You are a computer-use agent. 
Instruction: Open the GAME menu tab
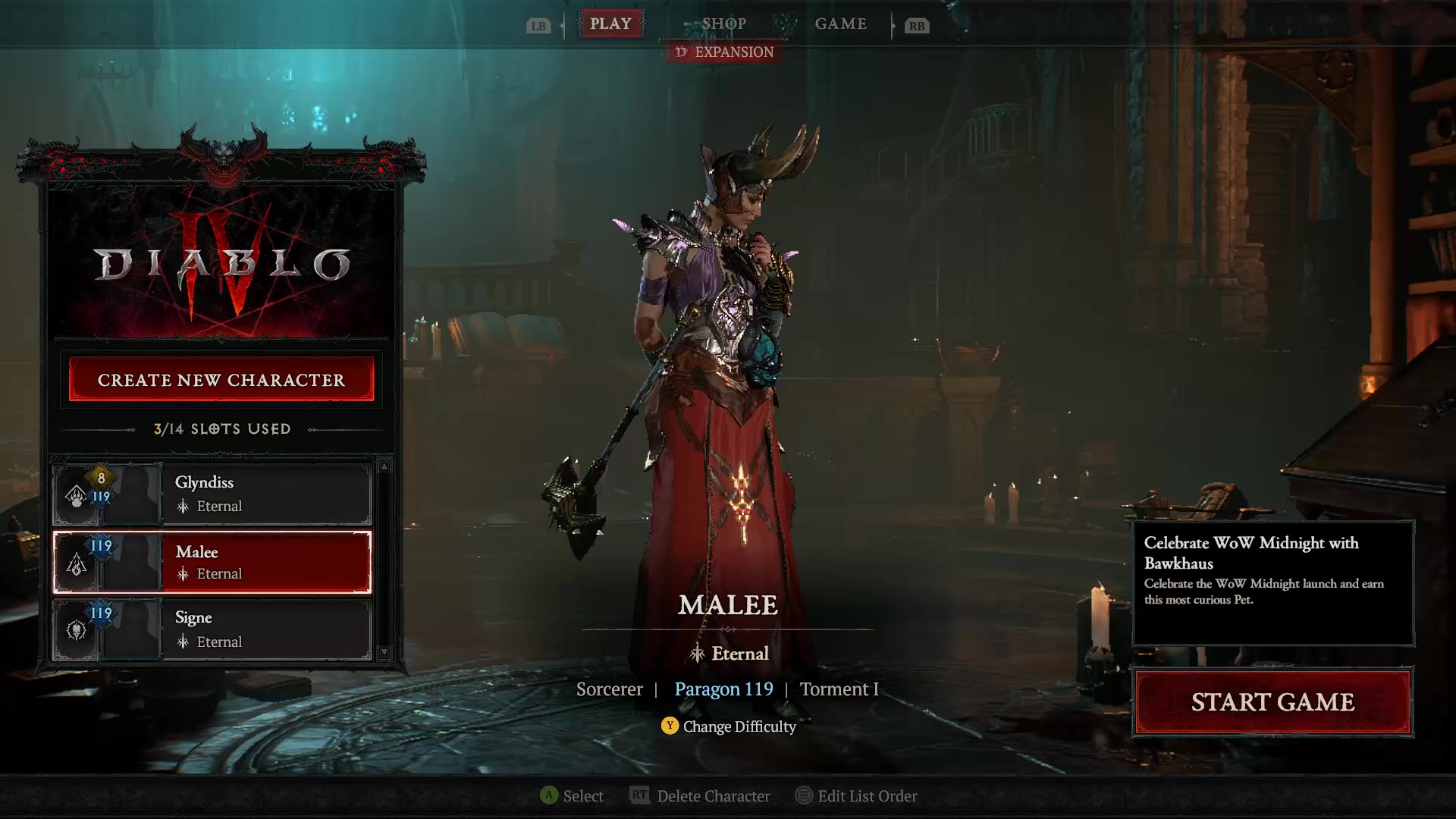tap(841, 24)
